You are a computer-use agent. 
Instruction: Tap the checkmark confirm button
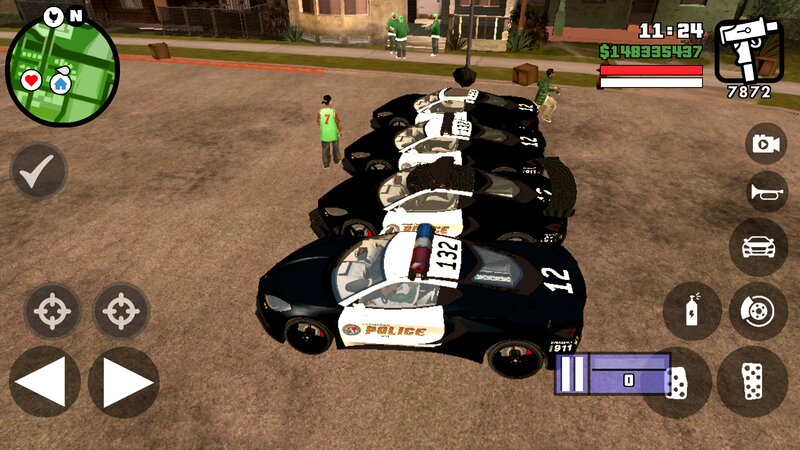[38, 171]
